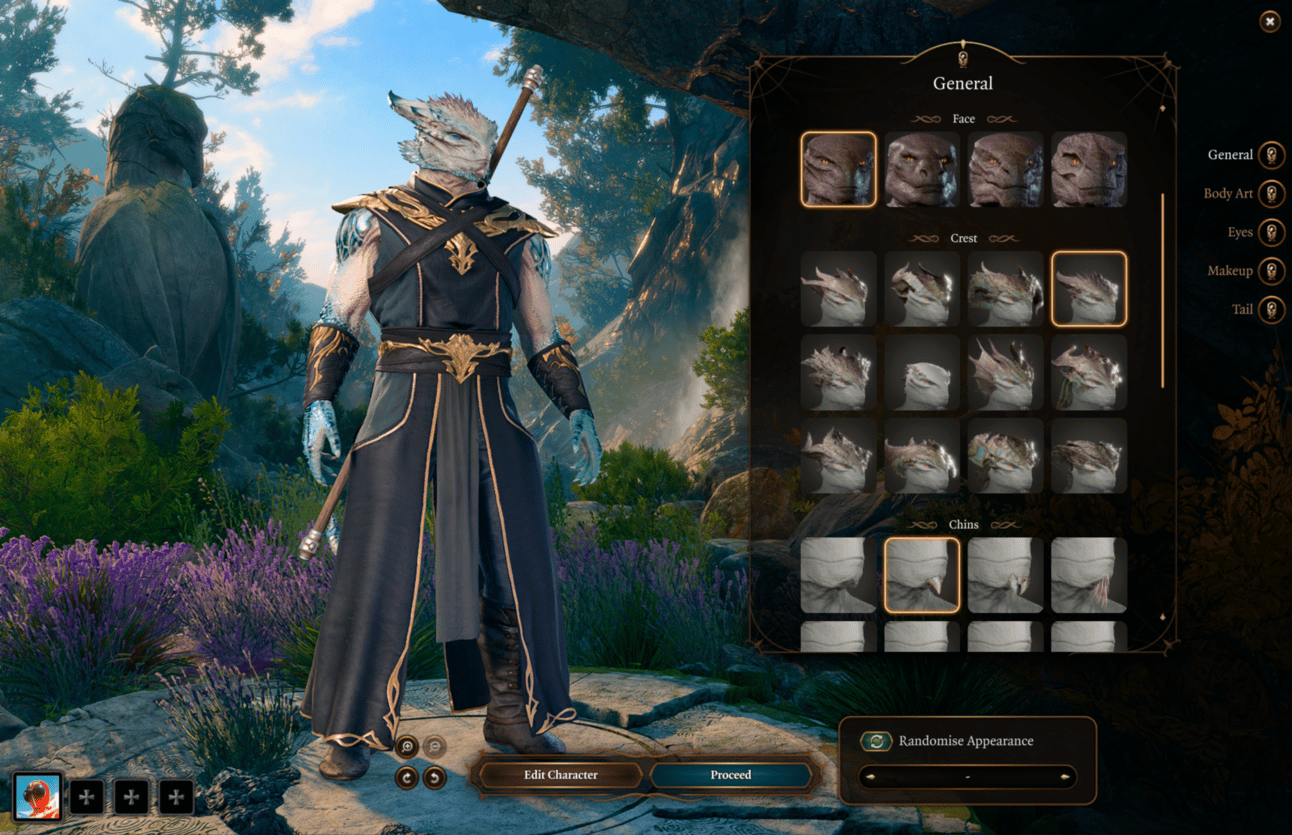Click the Proceed button

(730, 775)
